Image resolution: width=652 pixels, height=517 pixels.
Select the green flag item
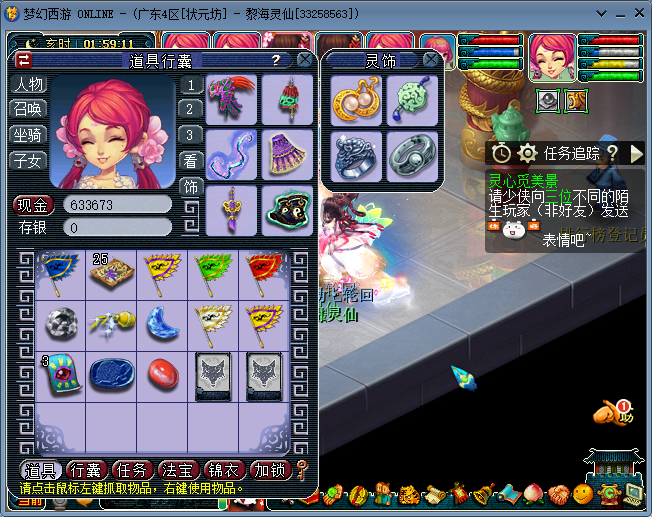pyautogui.click(x=213, y=272)
